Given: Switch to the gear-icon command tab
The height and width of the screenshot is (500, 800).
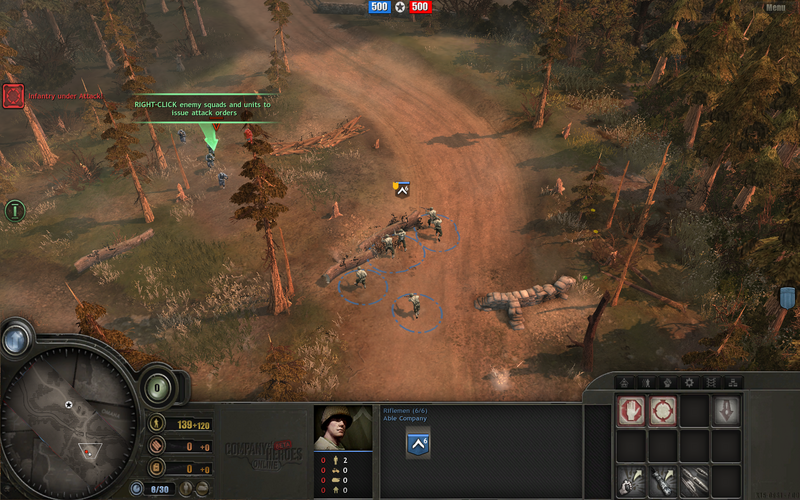Looking at the screenshot, I should coord(688,382).
